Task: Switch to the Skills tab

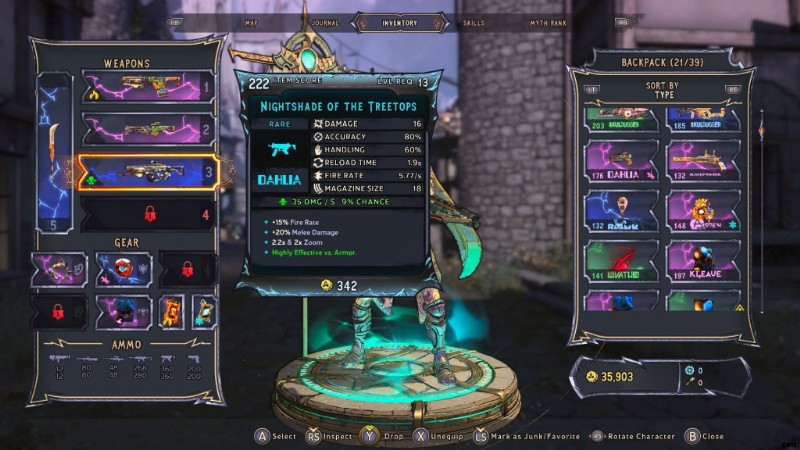Action: pyautogui.click(x=475, y=22)
